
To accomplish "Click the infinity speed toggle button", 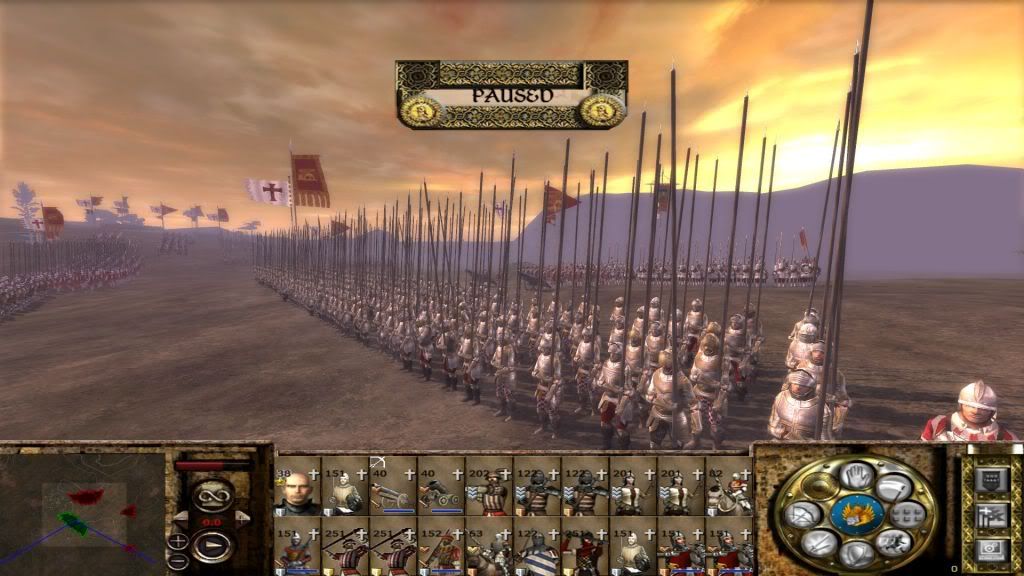I will point(212,494).
